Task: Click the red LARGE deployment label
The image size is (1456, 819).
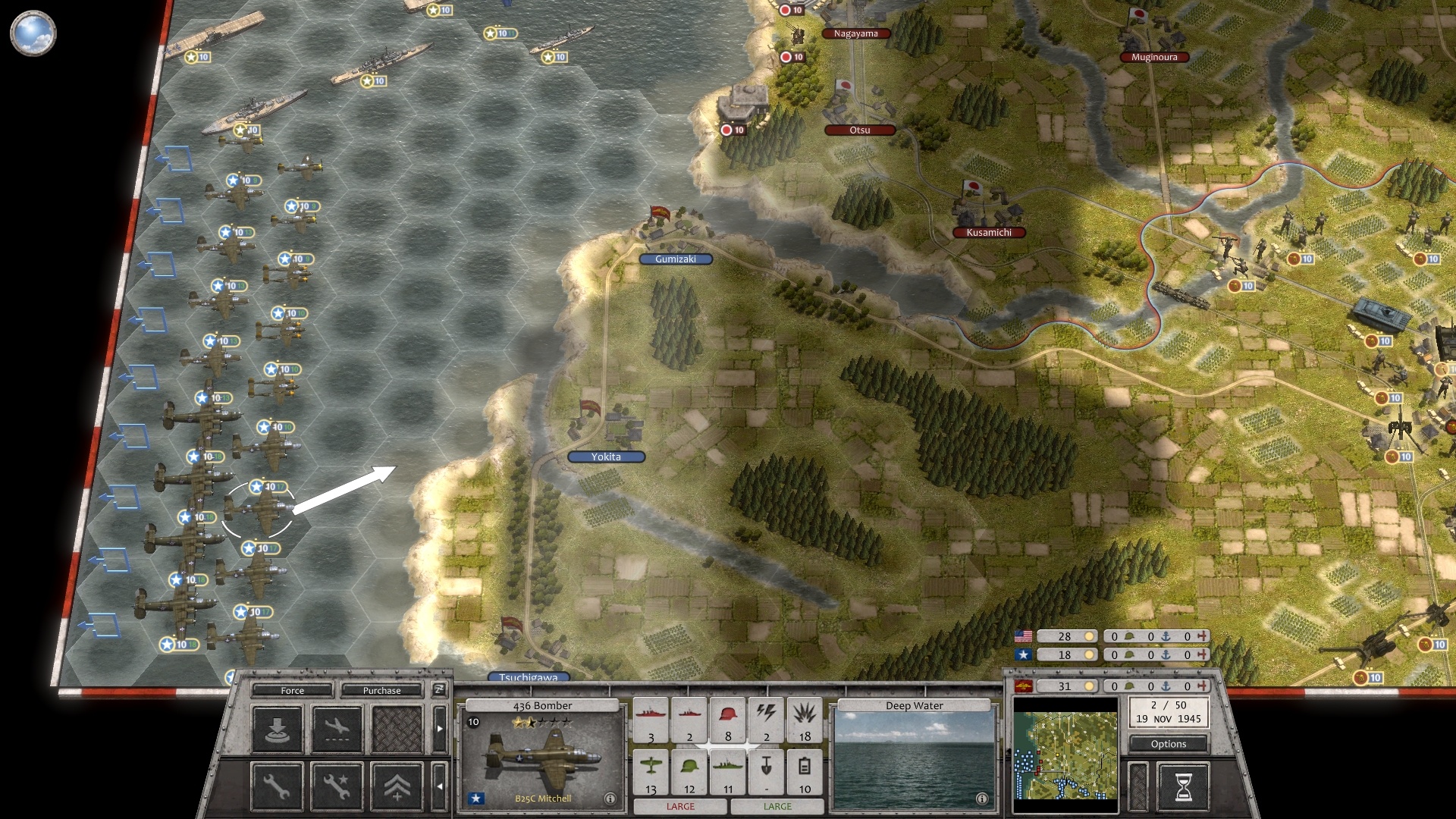Action: coord(680,806)
